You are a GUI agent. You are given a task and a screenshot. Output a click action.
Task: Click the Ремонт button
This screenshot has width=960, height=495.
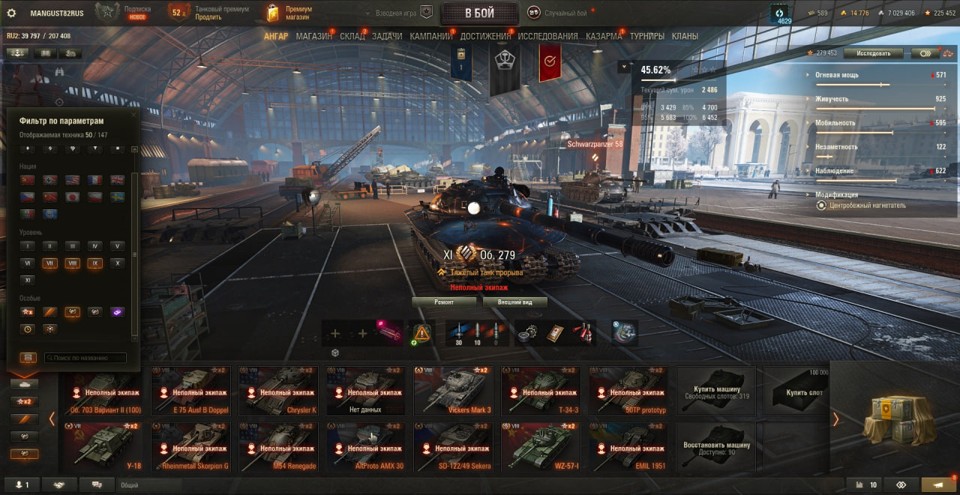pyautogui.click(x=442, y=301)
